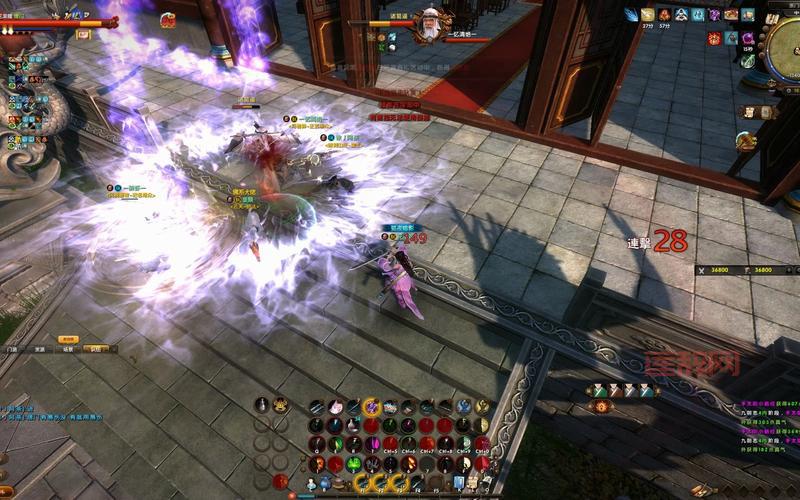800x500 pixels.
Task: Select the red emblem icon near player bar
Action: pos(167,18)
